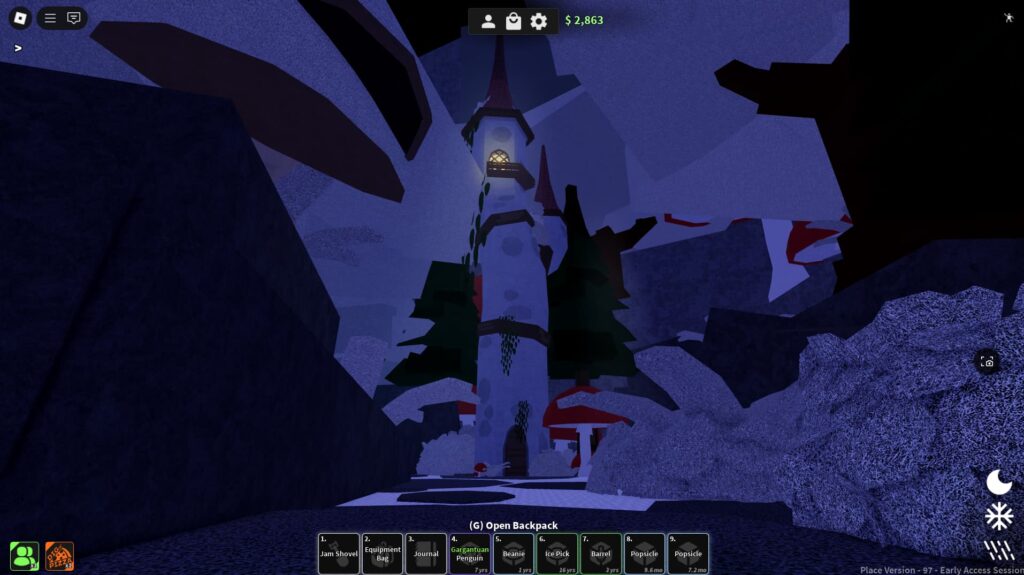Take a capture with the camera button
Viewport: 1024px width, 575px height.
point(987,362)
